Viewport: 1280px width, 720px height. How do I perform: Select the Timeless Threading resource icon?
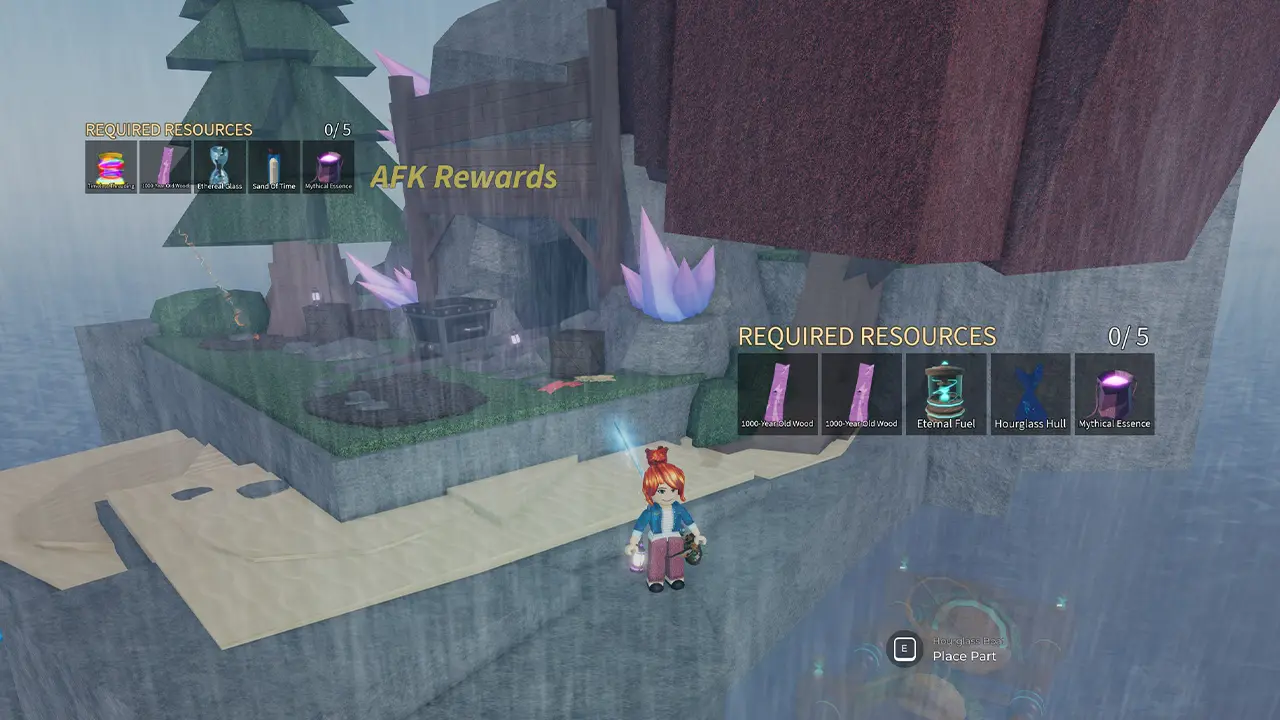pos(110,166)
